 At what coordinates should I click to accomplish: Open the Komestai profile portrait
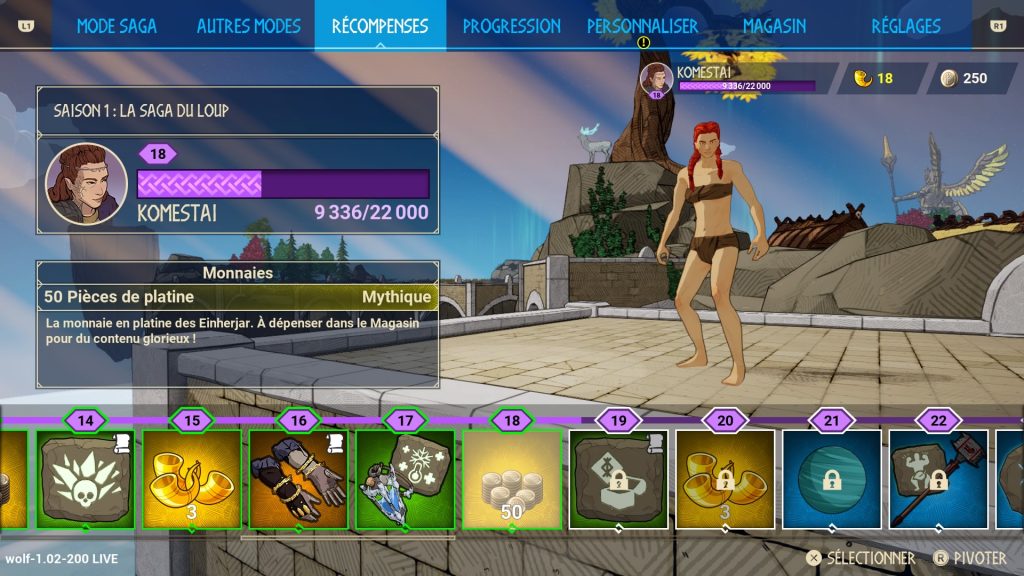[x=86, y=184]
